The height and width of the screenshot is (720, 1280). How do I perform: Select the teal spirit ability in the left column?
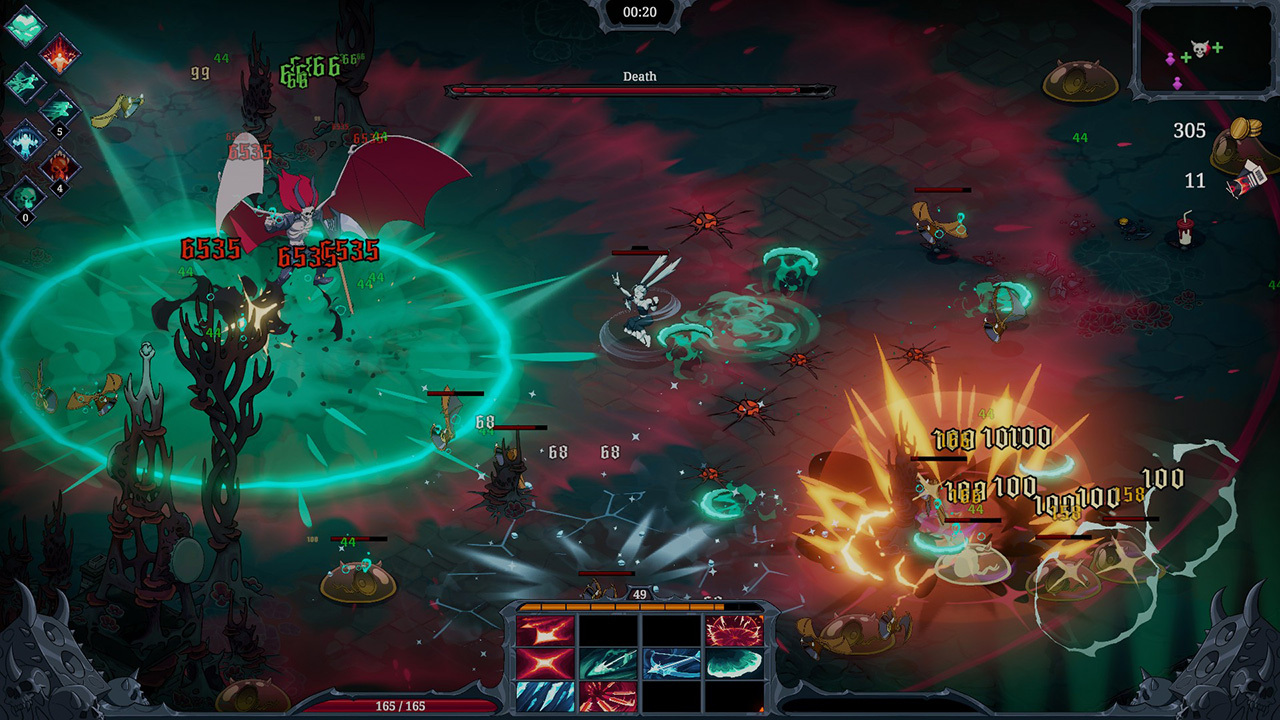click(25, 82)
